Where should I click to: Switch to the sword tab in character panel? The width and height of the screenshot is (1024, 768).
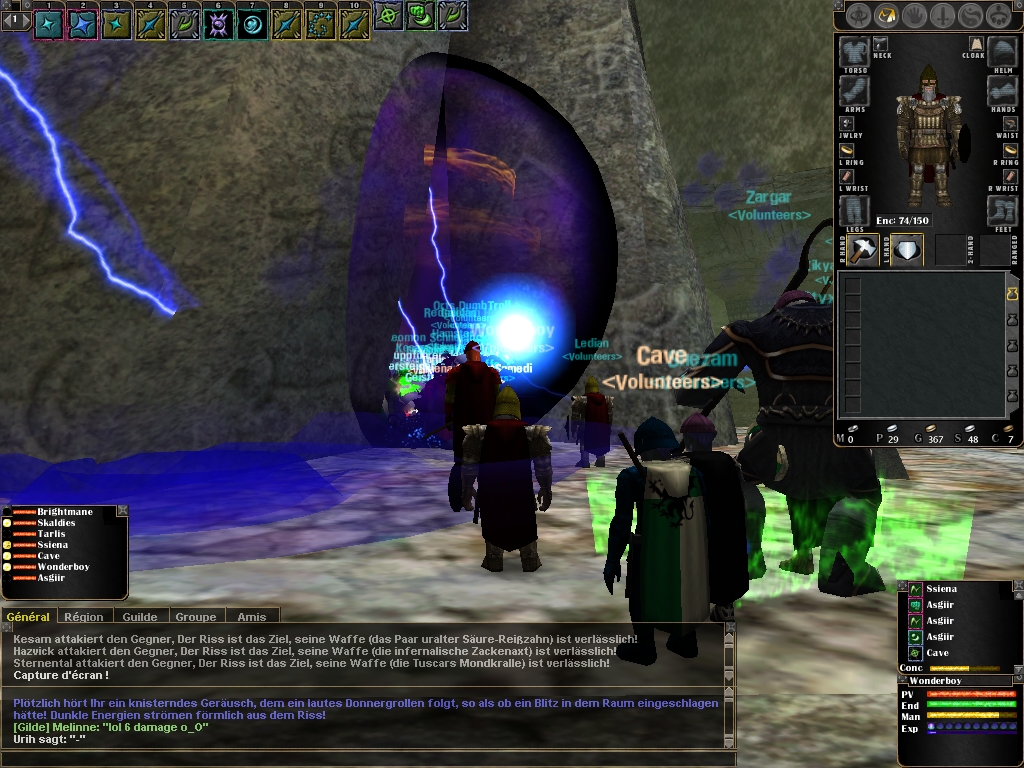pos(942,16)
